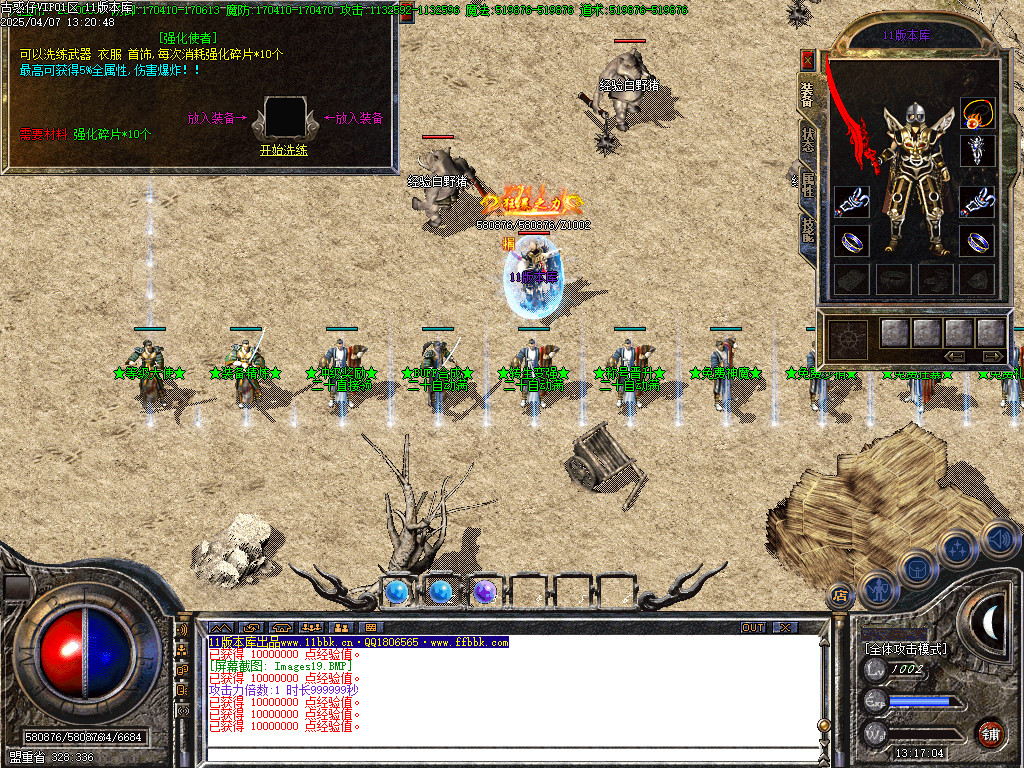Select the right-hand bracelet slot
Screen dimensions: 1024x768
pos(976,201)
